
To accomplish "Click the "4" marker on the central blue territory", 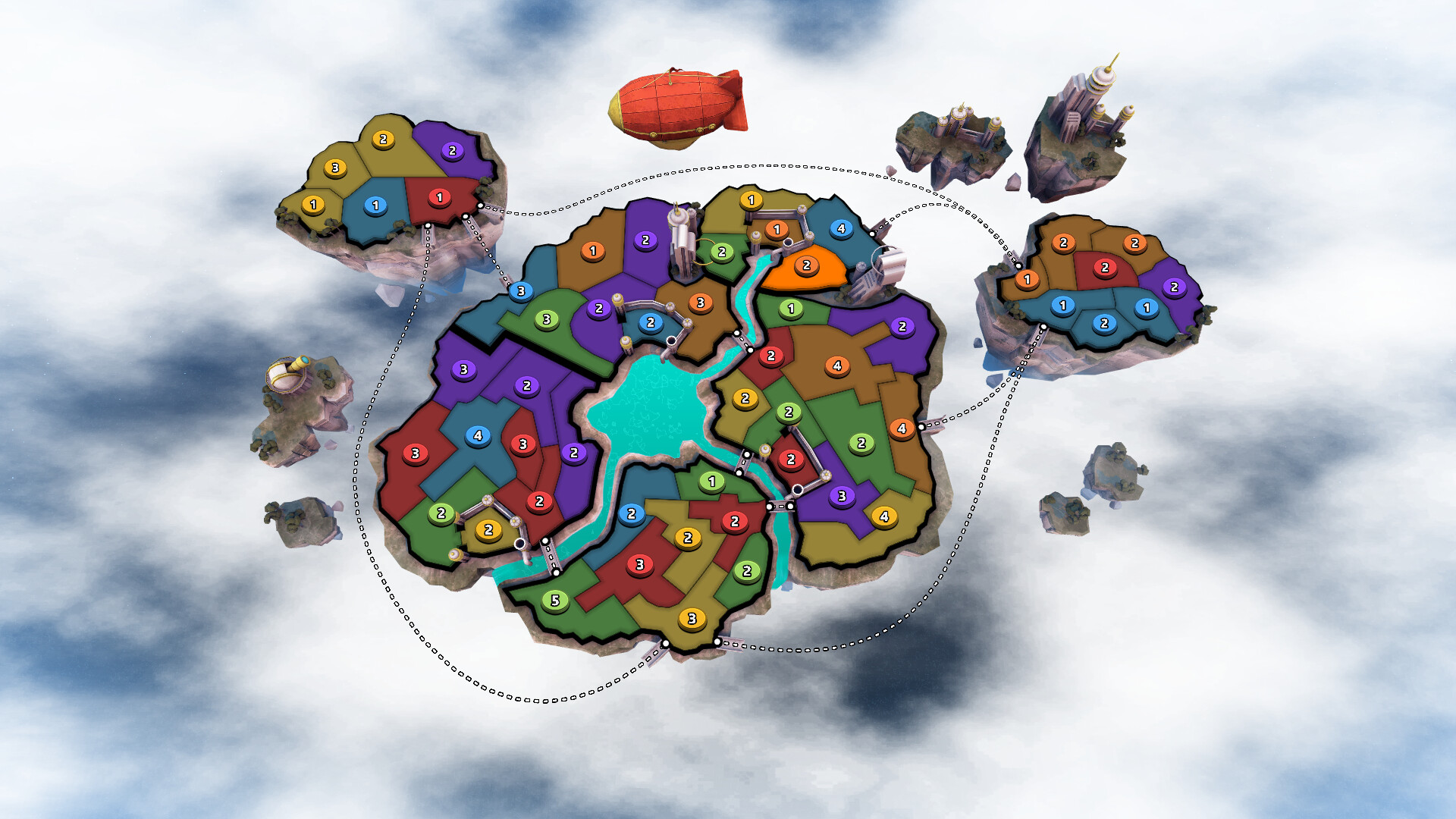I will pos(478,435).
